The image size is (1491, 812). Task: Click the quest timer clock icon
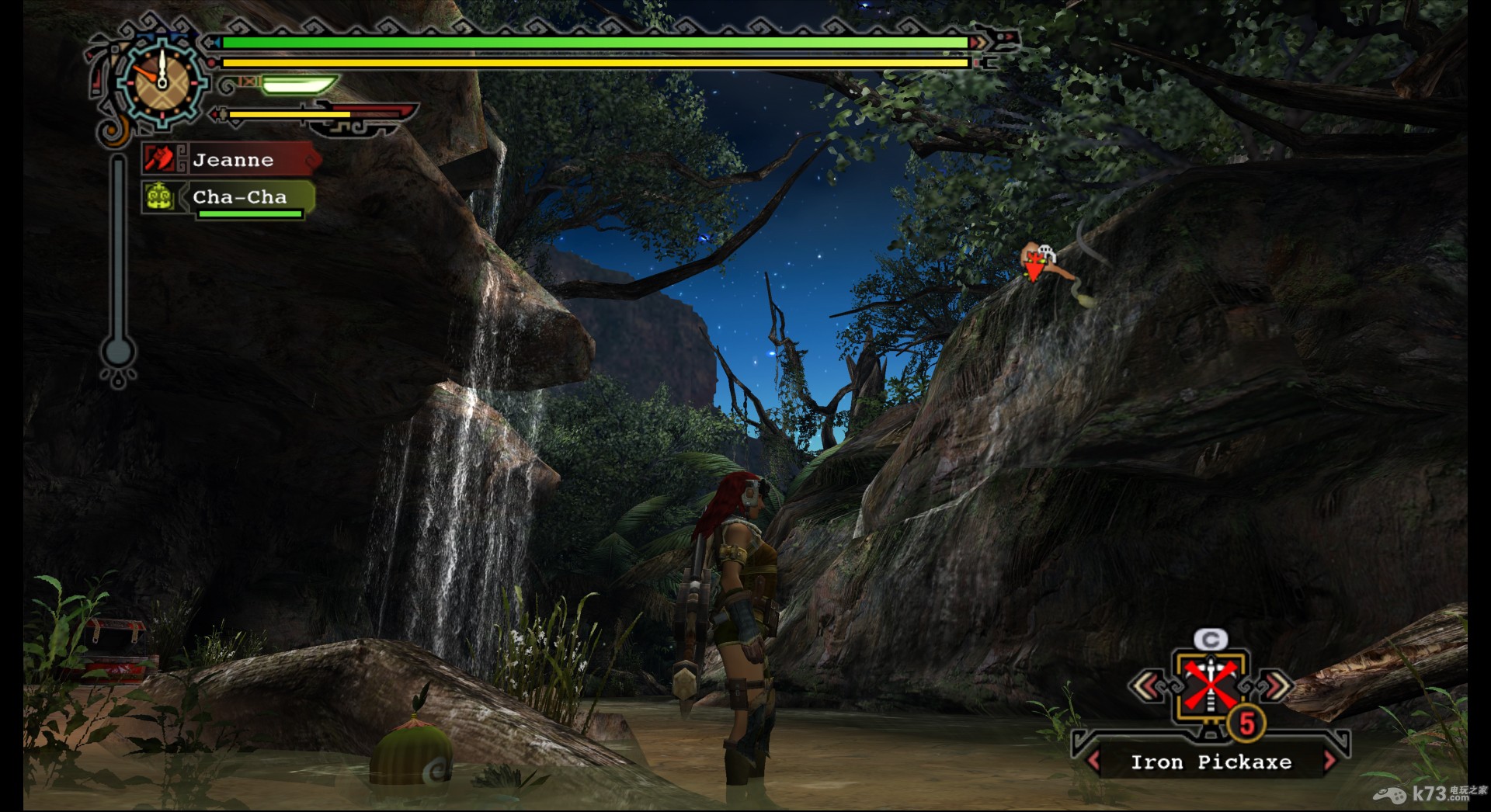(x=162, y=82)
